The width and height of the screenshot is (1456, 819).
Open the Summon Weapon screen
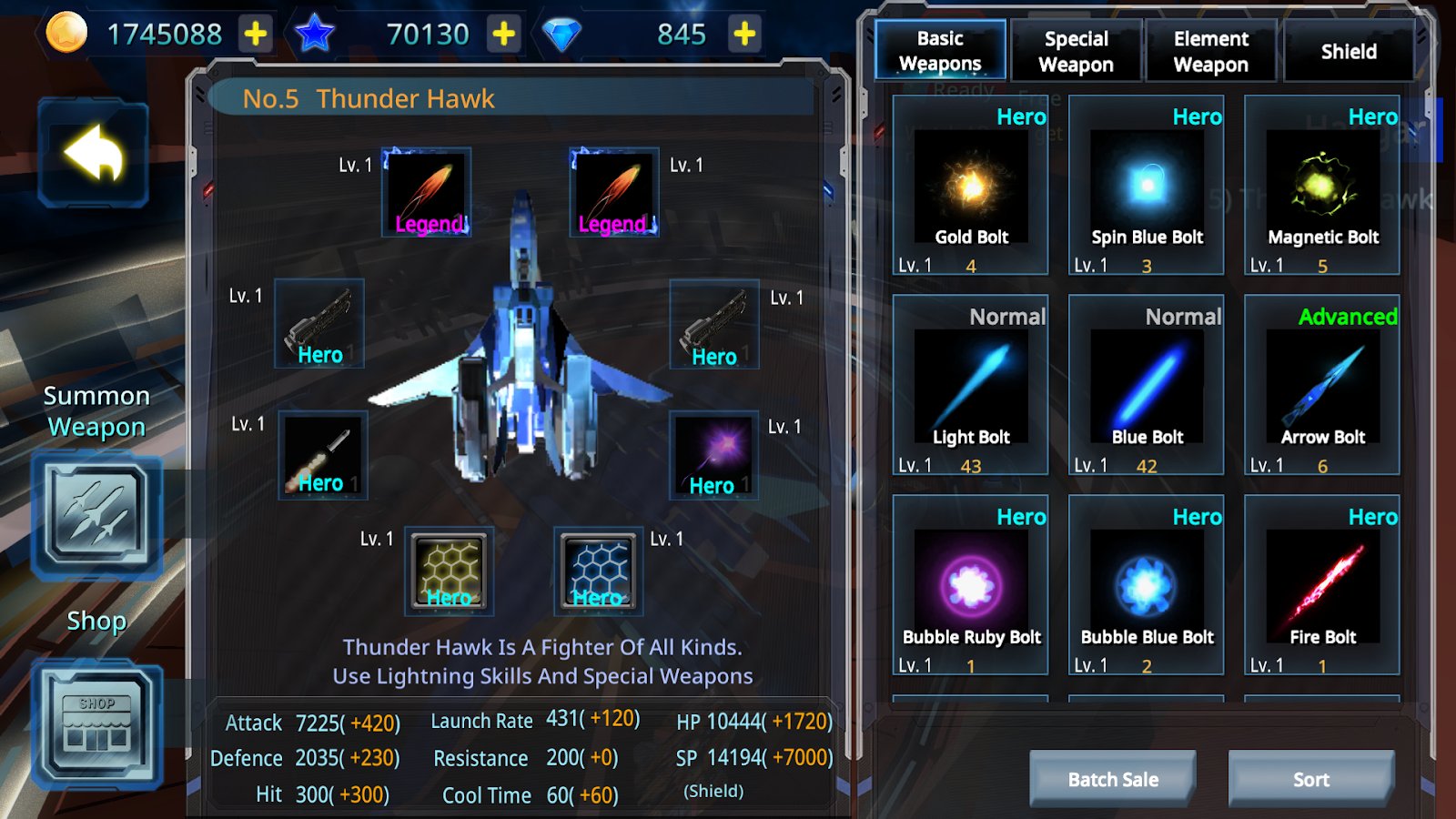[97, 516]
